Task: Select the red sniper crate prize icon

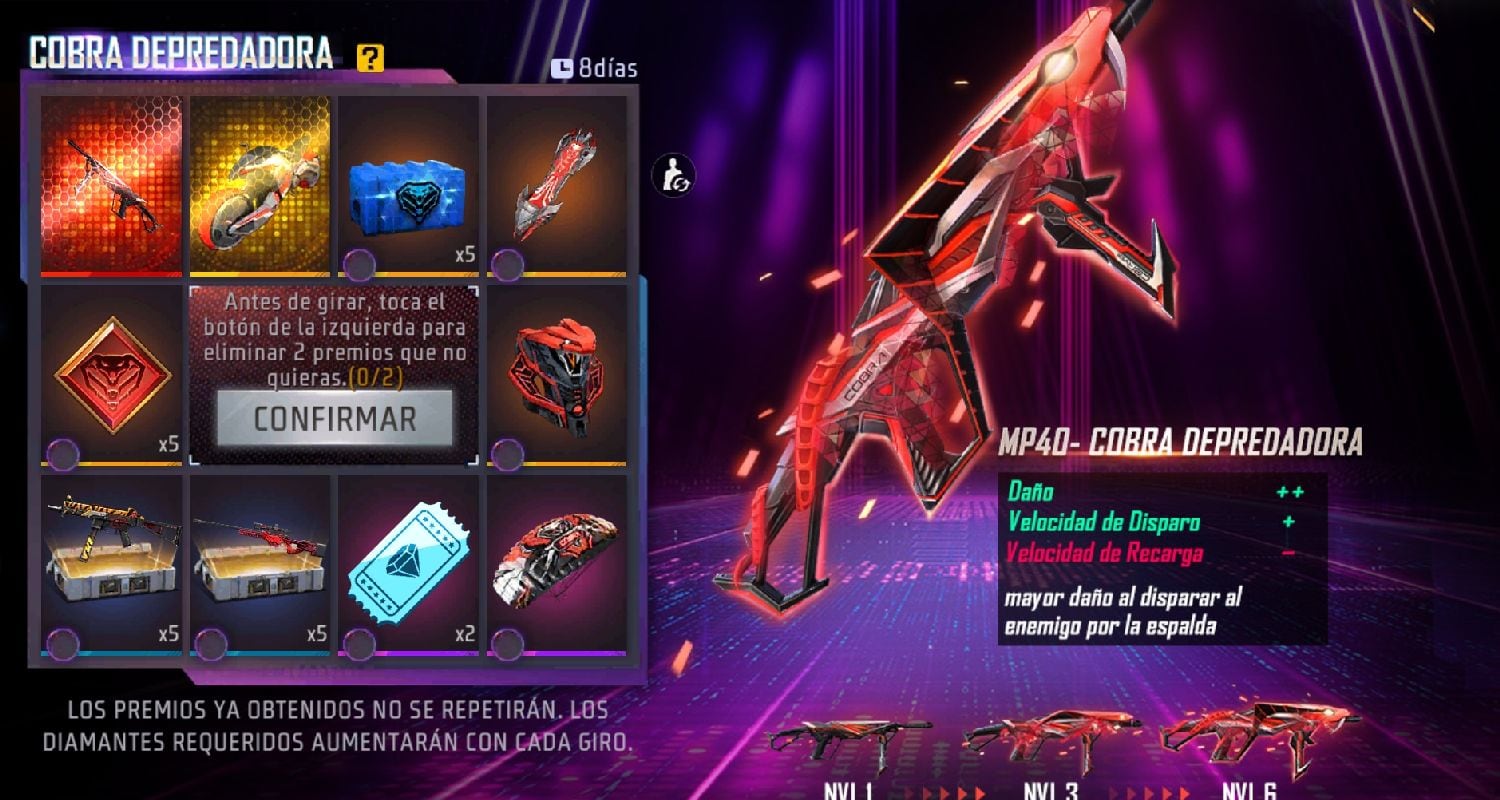Action: pyautogui.click(x=262, y=560)
